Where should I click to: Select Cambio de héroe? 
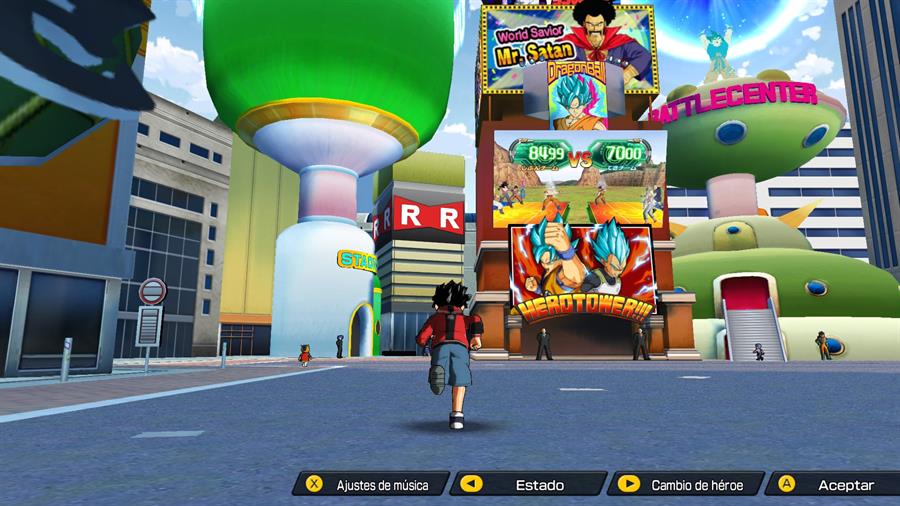tap(686, 485)
